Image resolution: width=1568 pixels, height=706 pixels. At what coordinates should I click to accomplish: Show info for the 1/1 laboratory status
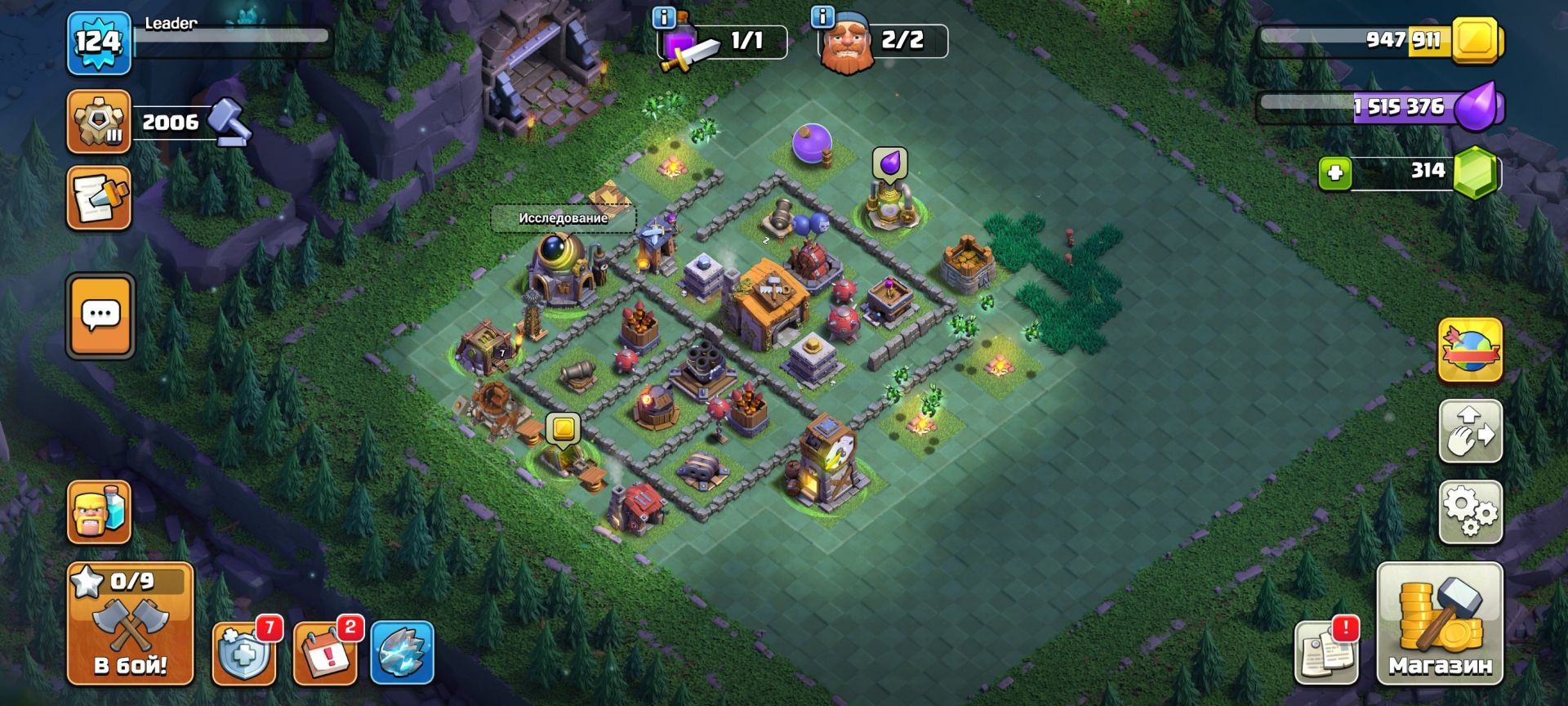[666, 16]
